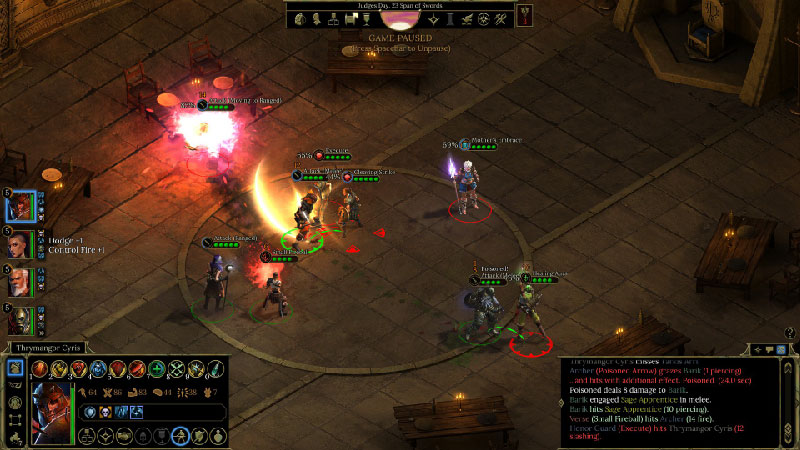This screenshot has width=800, height=450.
Task: Select the white-bearded old man portrait
Action: pyautogui.click(x=22, y=283)
